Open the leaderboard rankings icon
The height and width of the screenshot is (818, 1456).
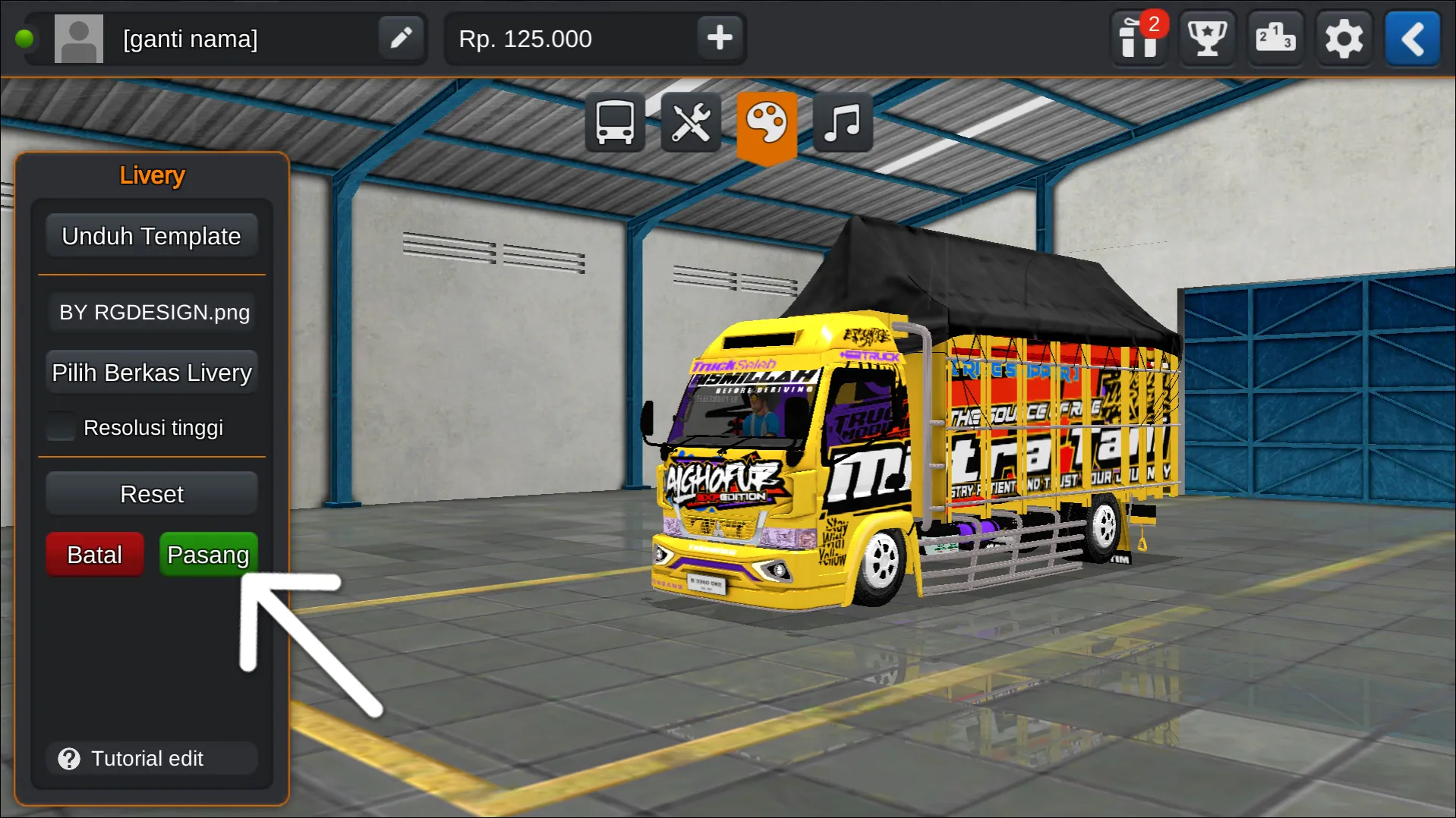pyautogui.click(x=1275, y=38)
